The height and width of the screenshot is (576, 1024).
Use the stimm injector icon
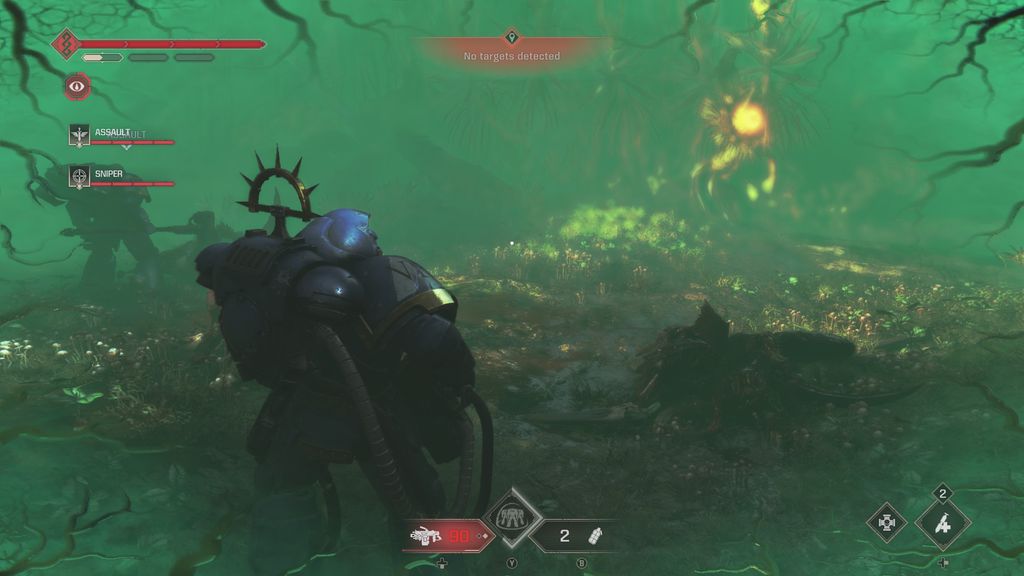[x=943, y=523]
